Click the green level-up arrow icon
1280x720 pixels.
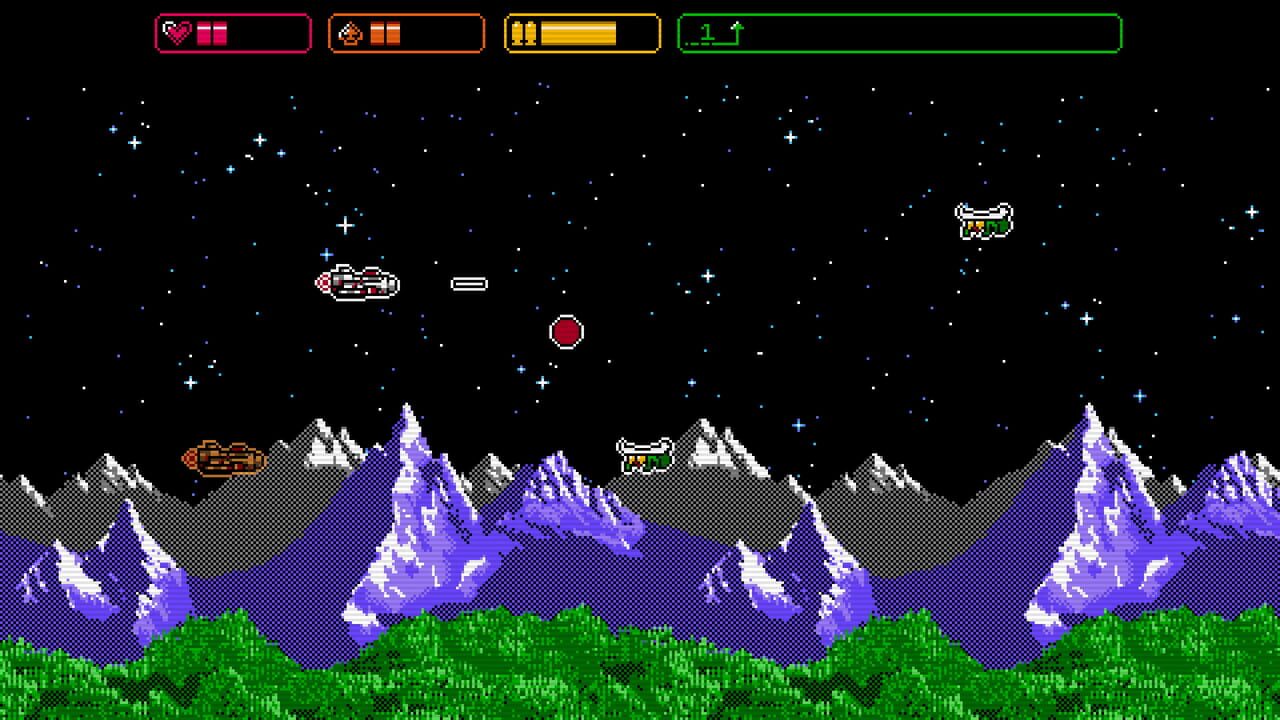point(737,30)
